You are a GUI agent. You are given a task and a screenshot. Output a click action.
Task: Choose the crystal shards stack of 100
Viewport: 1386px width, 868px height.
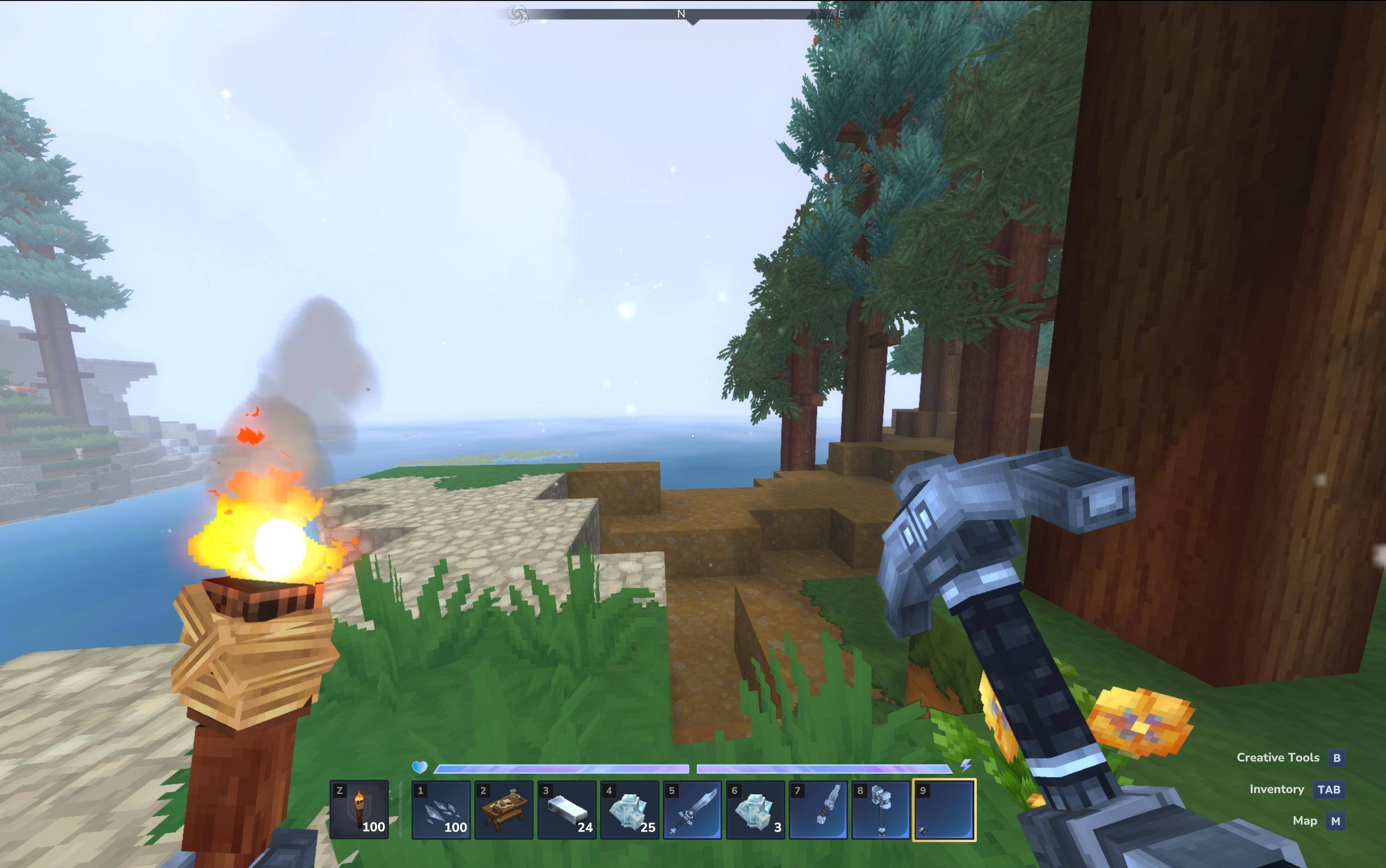441,810
